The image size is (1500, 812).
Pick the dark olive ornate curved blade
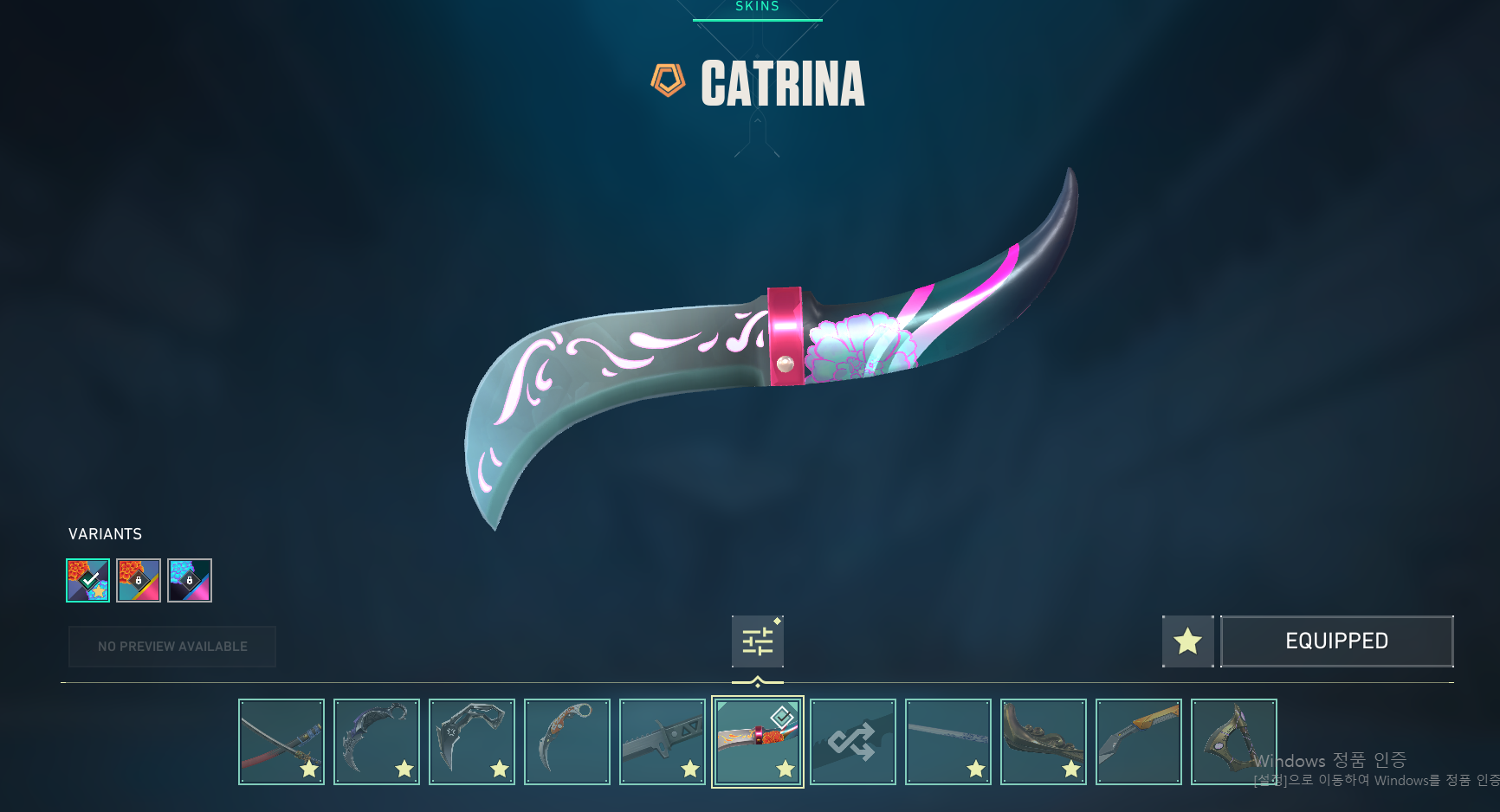pyautogui.click(x=1044, y=742)
